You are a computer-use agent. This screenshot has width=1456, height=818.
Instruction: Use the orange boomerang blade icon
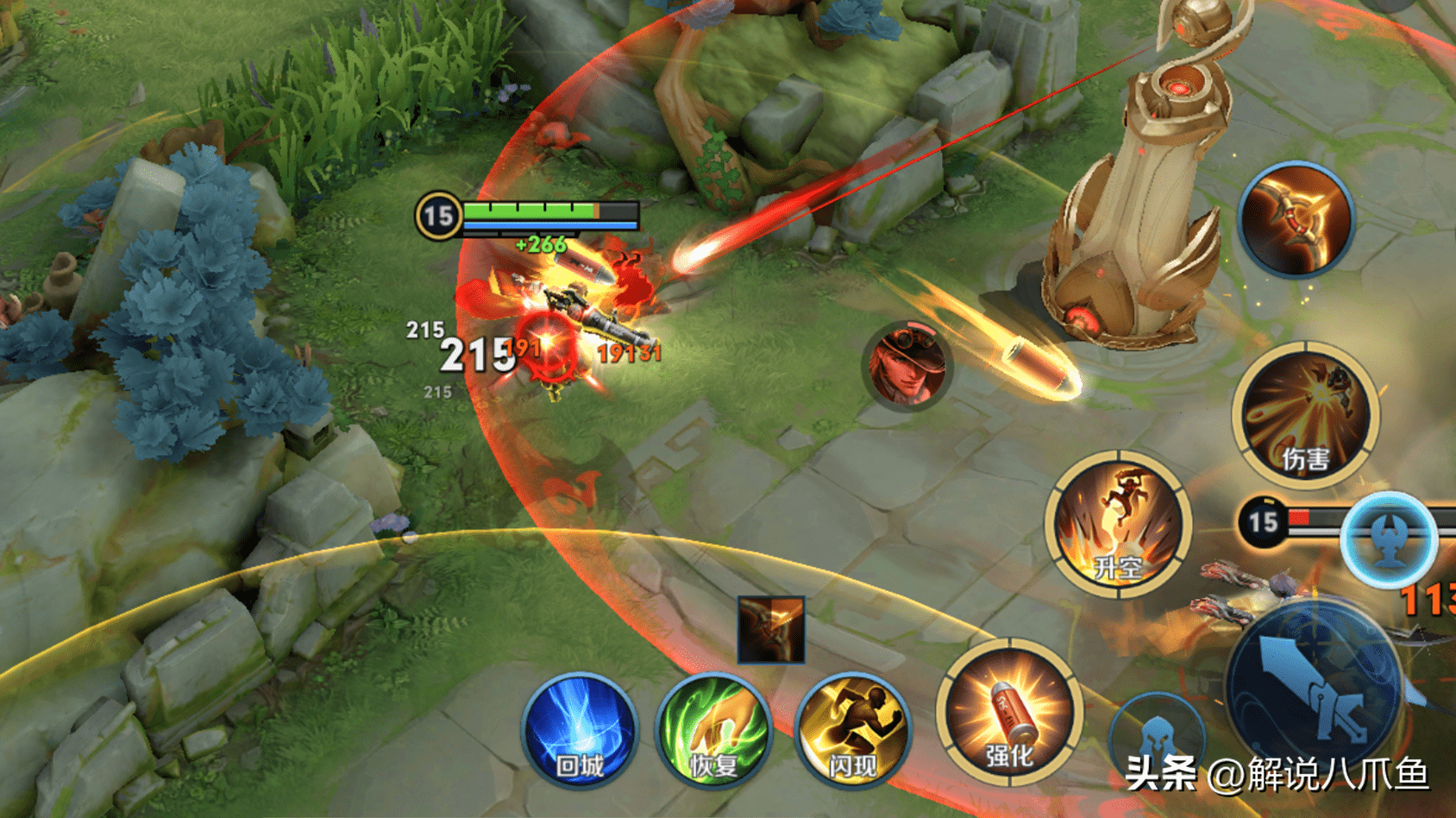tap(1296, 219)
